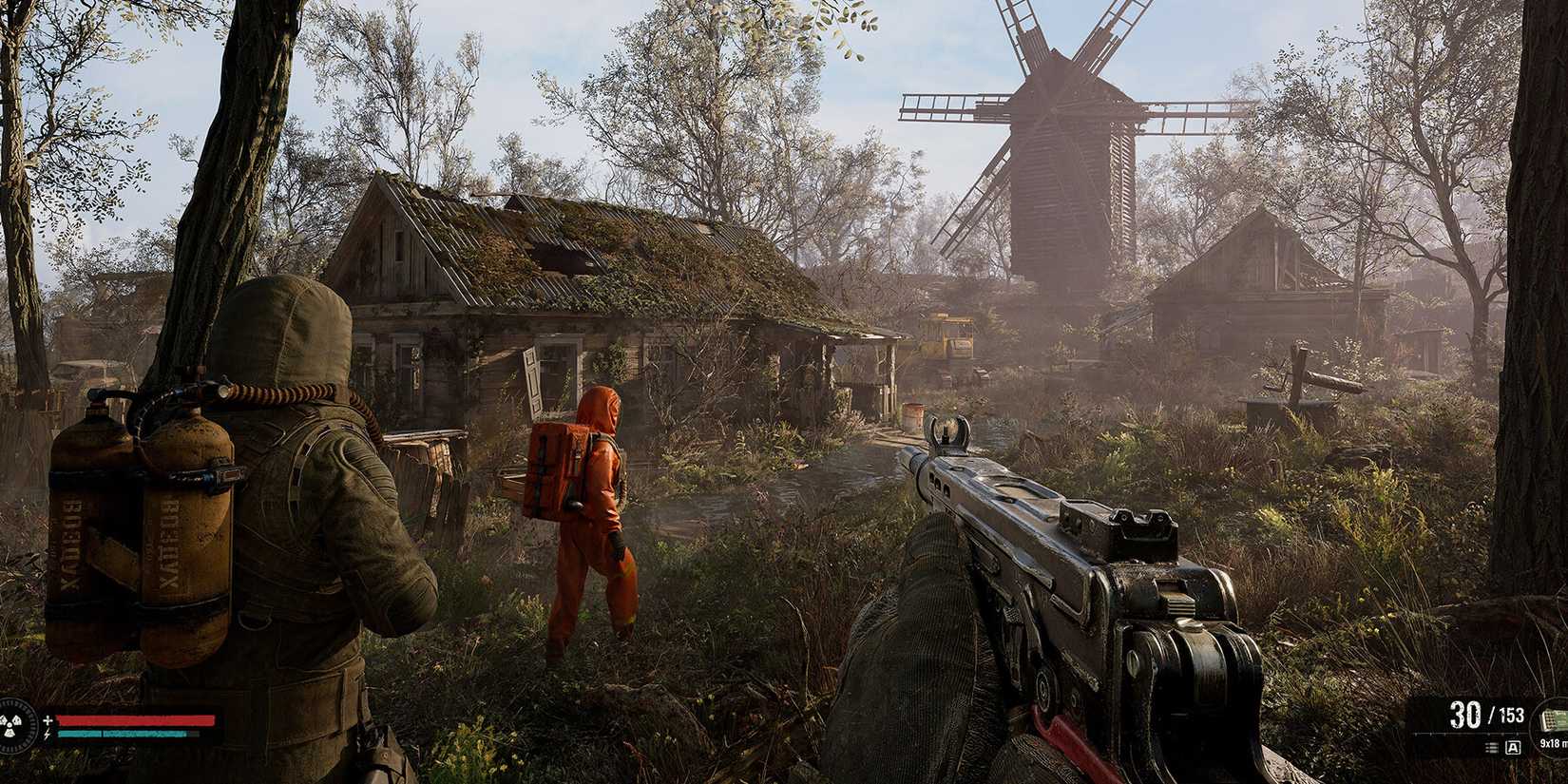
Task: Click the ammo counter showing 30/153
Action: point(1487,716)
